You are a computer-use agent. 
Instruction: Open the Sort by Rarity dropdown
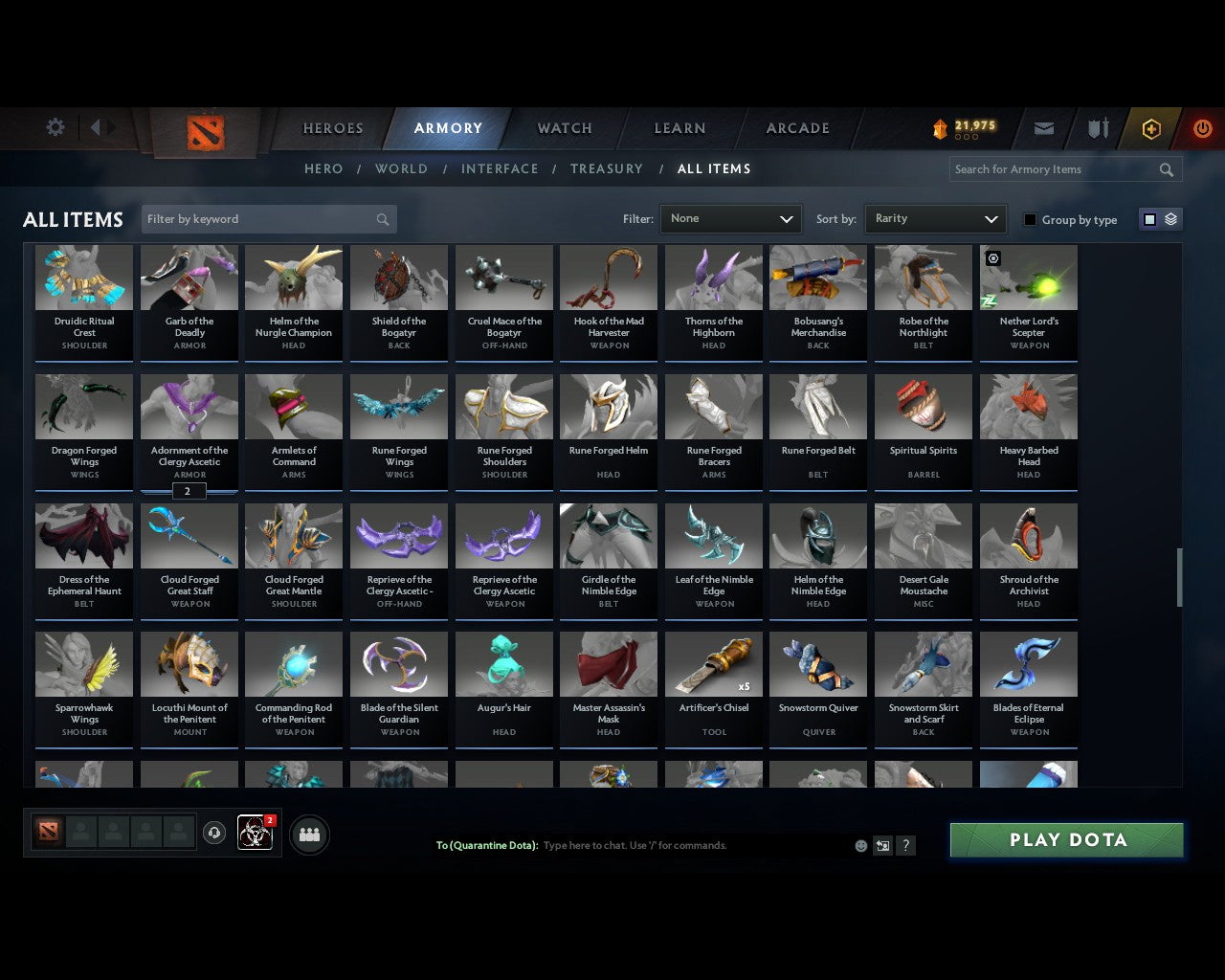[x=935, y=218]
